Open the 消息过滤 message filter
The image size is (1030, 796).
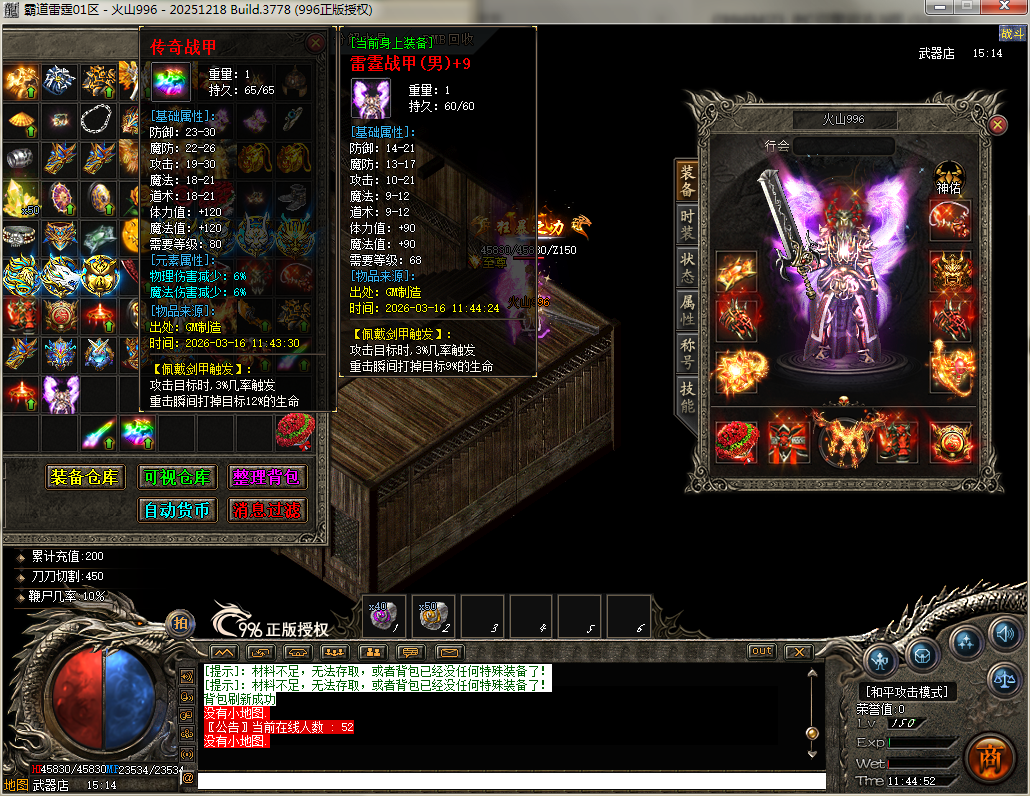click(267, 510)
